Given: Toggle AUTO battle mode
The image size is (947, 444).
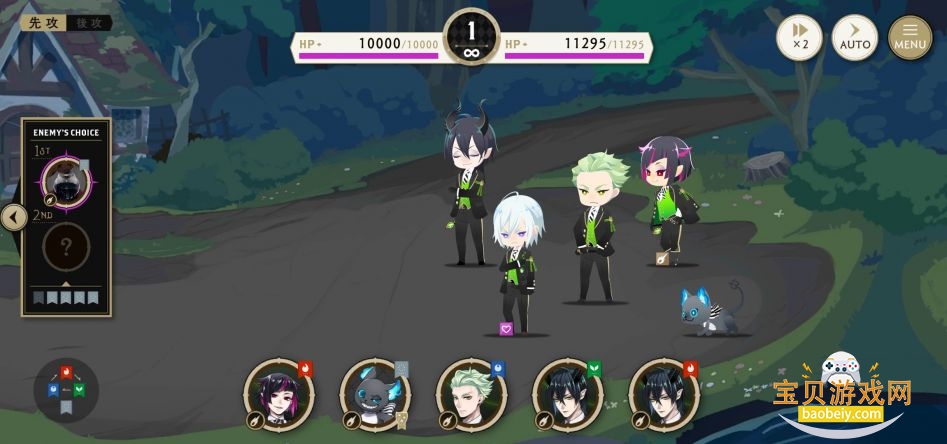Looking at the screenshot, I should coord(855,38).
